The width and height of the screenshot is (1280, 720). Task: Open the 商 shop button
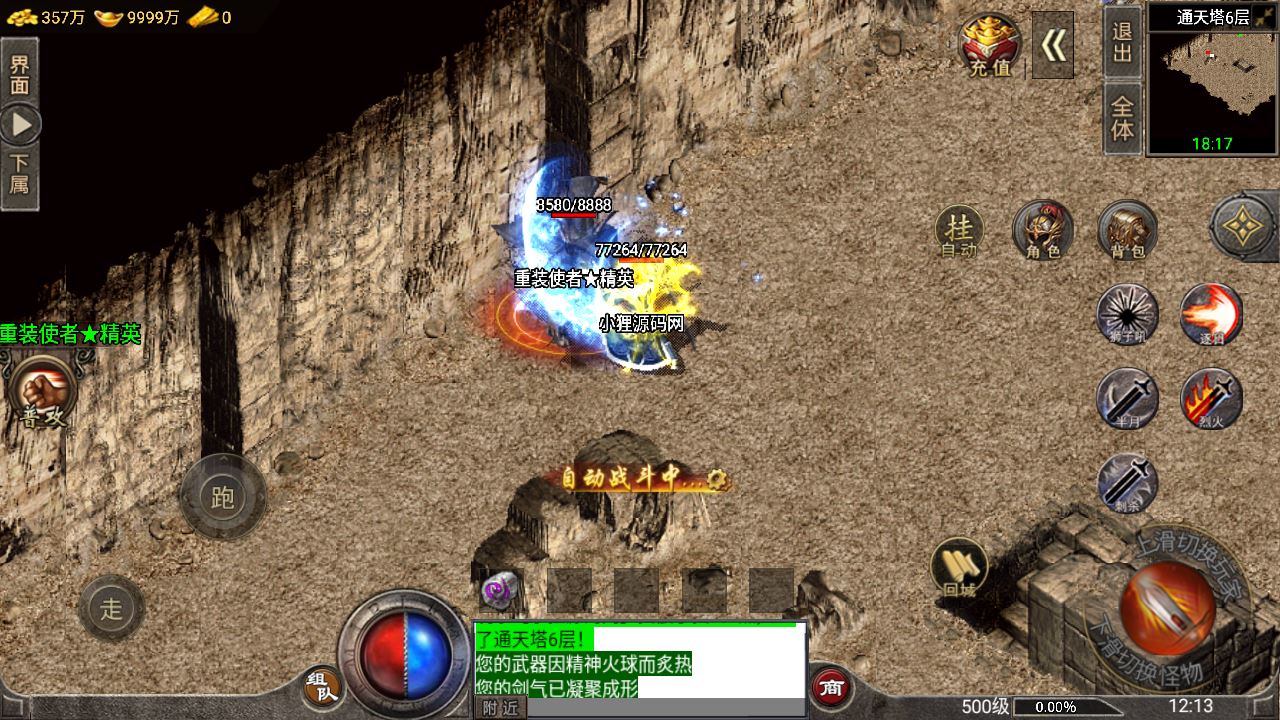pyautogui.click(x=830, y=686)
